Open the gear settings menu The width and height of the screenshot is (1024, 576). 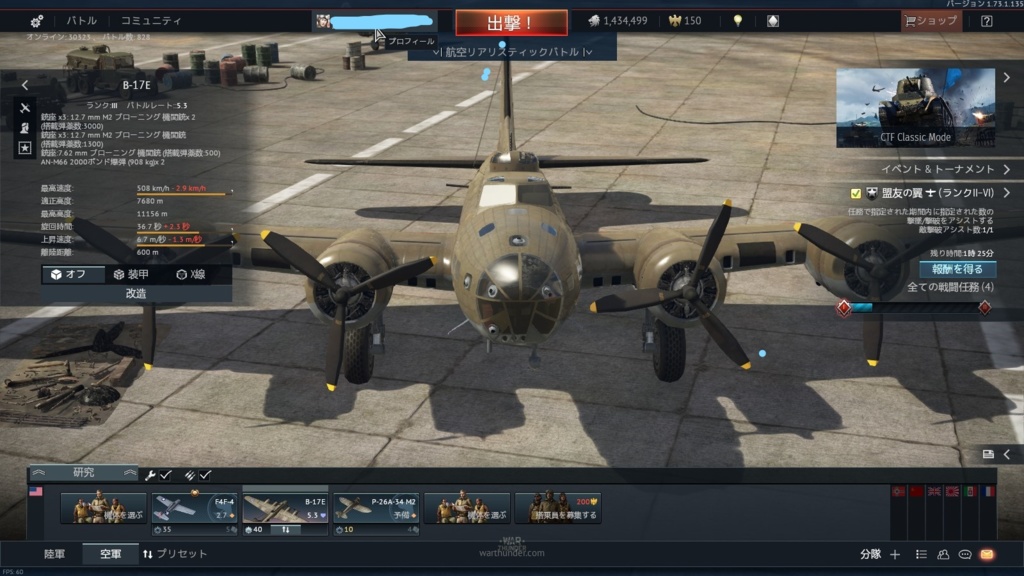coord(36,21)
